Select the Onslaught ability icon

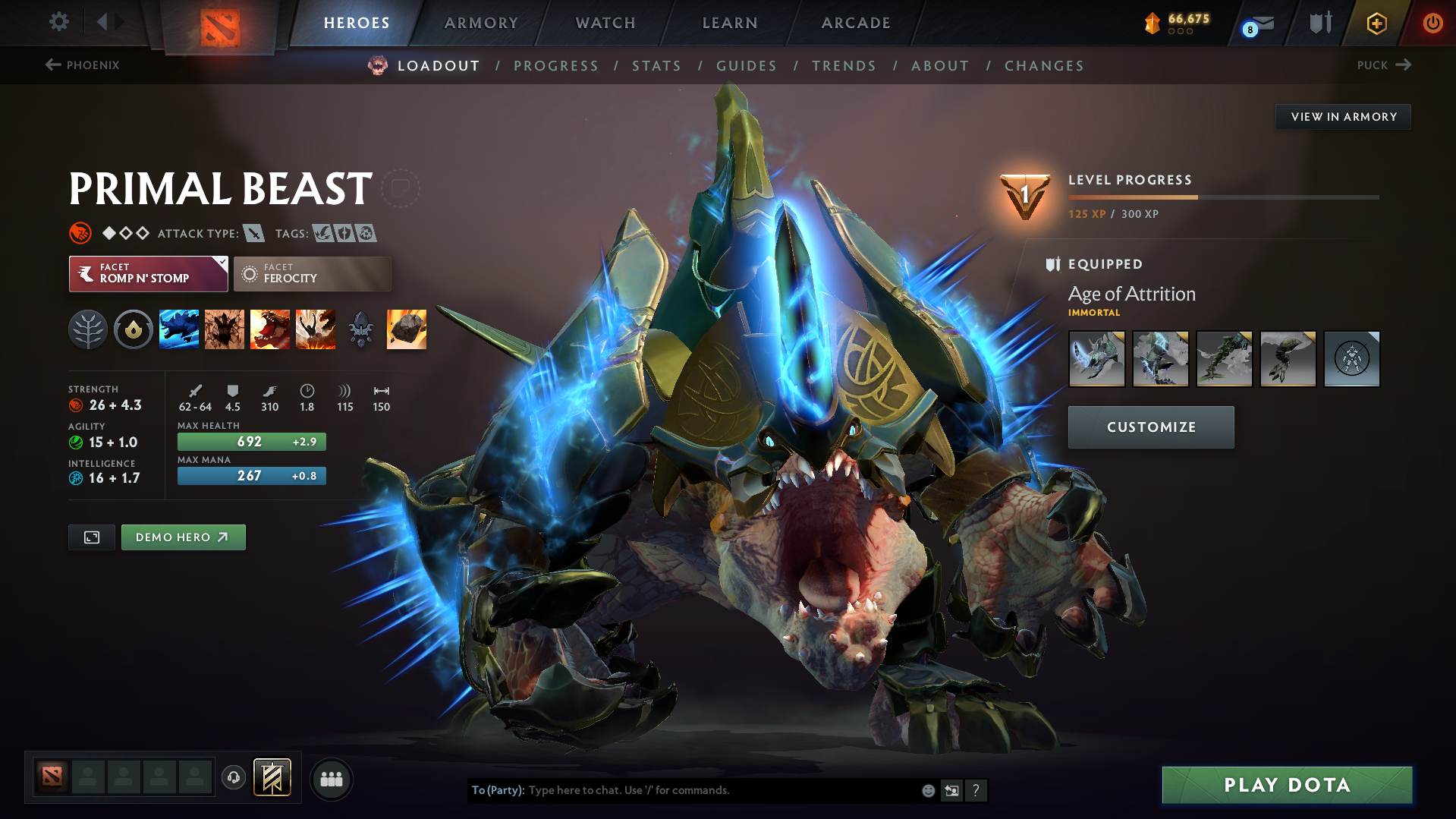pos(179,329)
